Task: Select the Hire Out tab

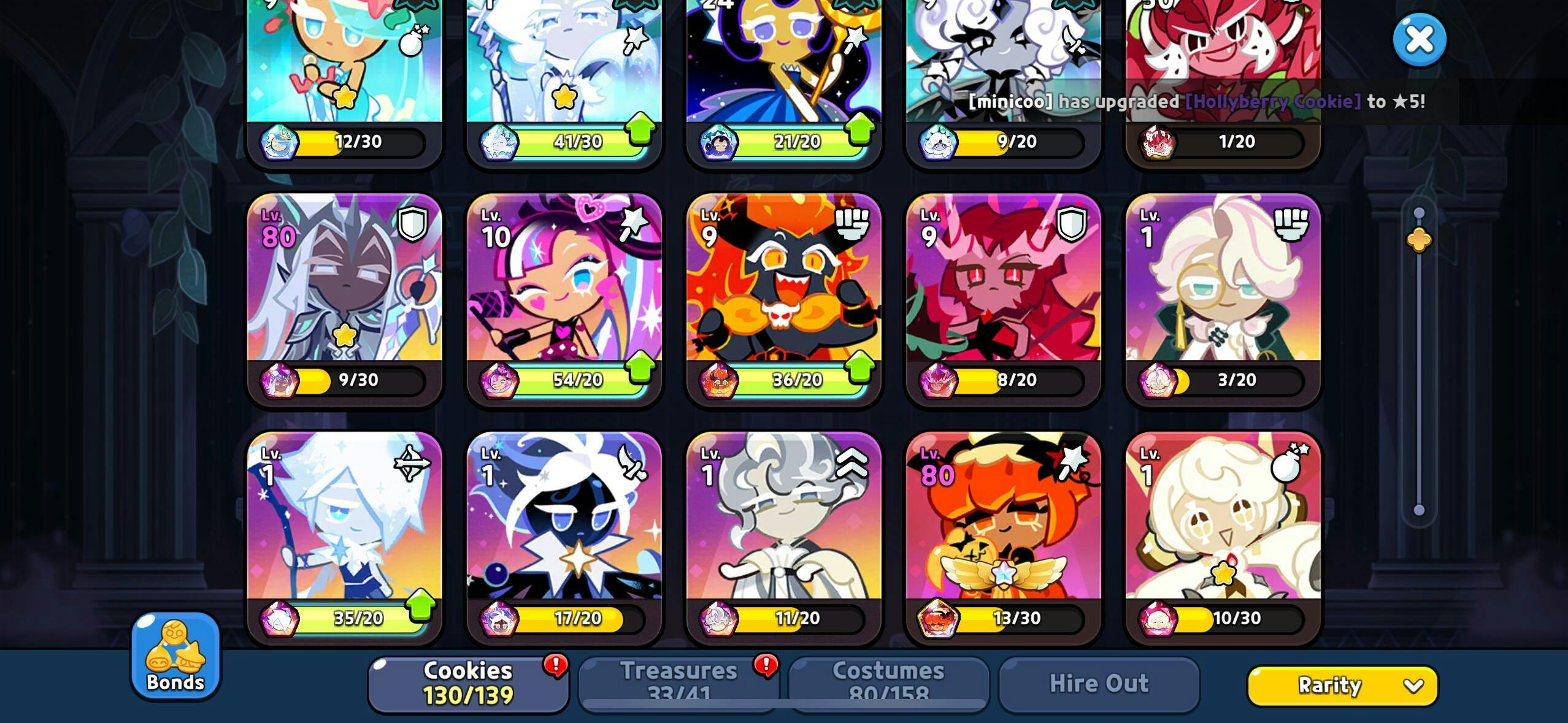Action: tap(1099, 683)
